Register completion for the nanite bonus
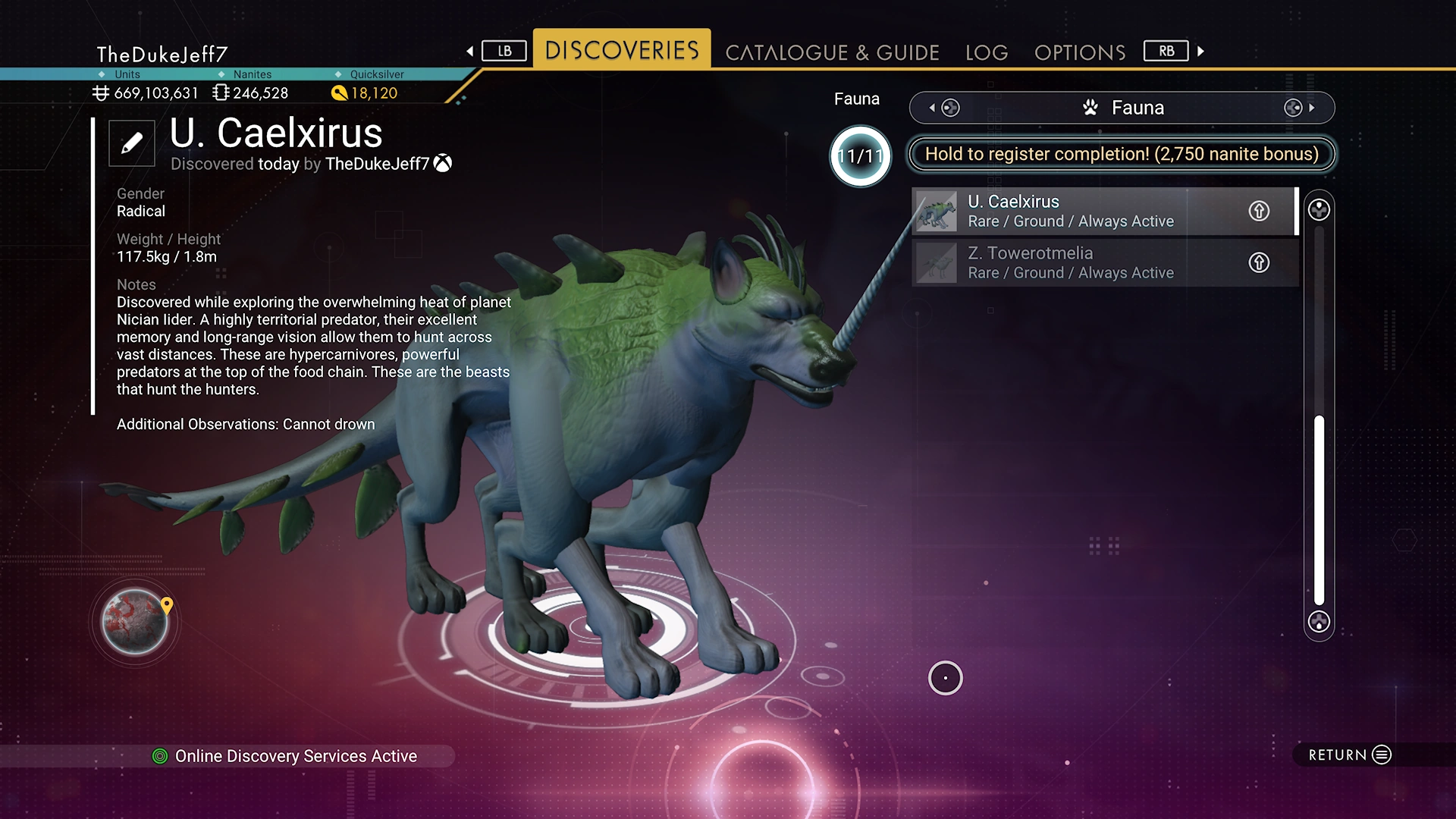Screen dimensions: 1456x819 (1122, 154)
